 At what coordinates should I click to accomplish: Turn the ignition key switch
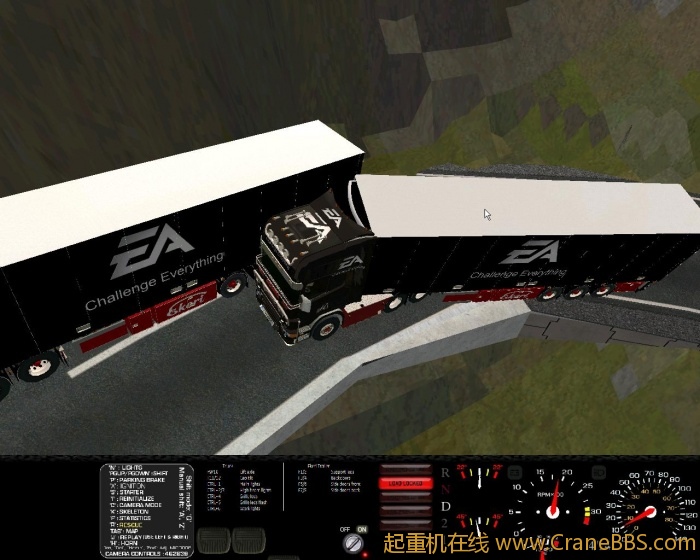355,543
